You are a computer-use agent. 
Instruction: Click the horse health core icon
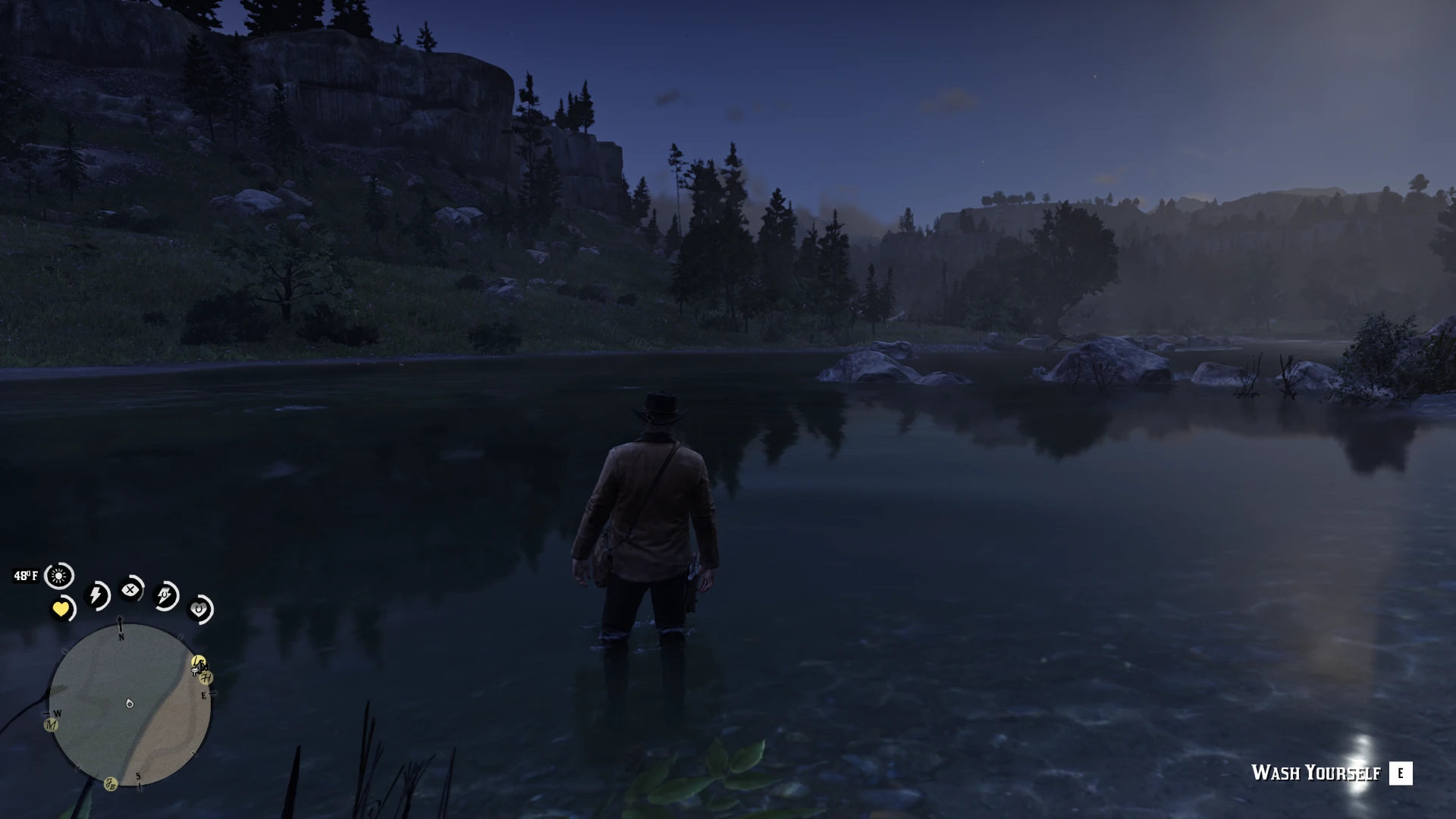pyautogui.click(x=199, y=609)
